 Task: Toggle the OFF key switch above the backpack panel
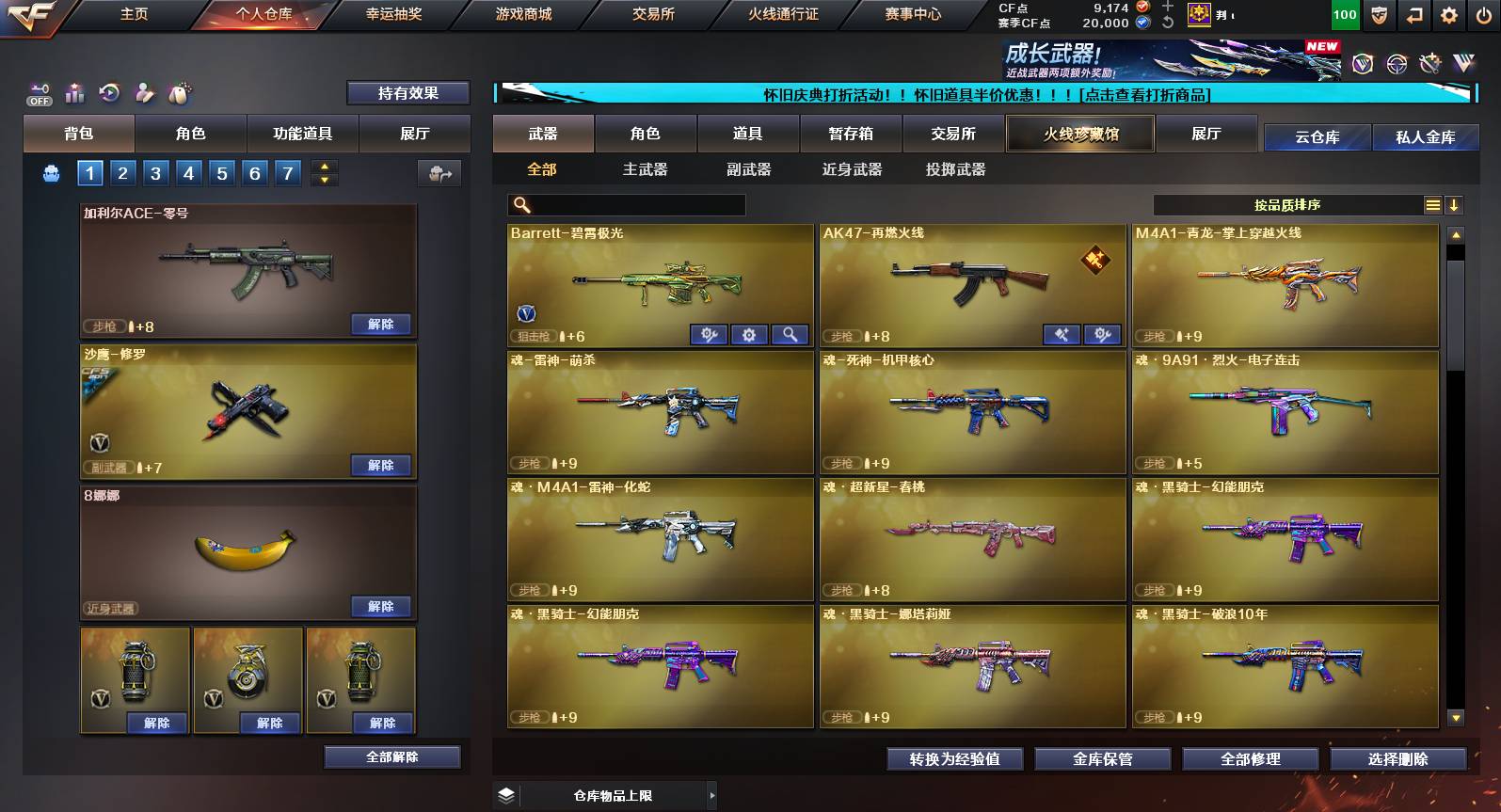38,93
